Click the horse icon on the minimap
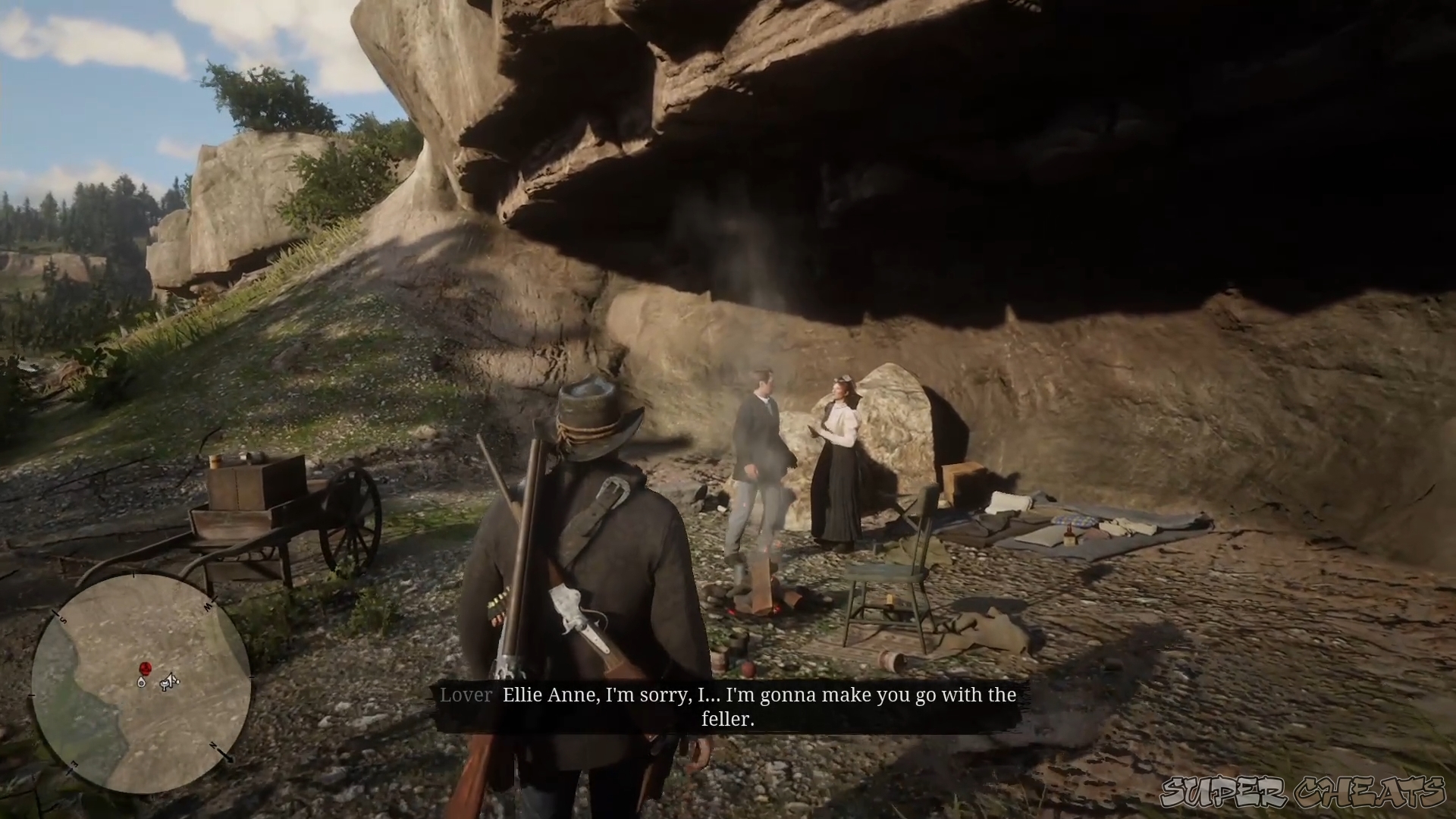This screenshot has height=819, width=1456. click(x=169, y=684)
